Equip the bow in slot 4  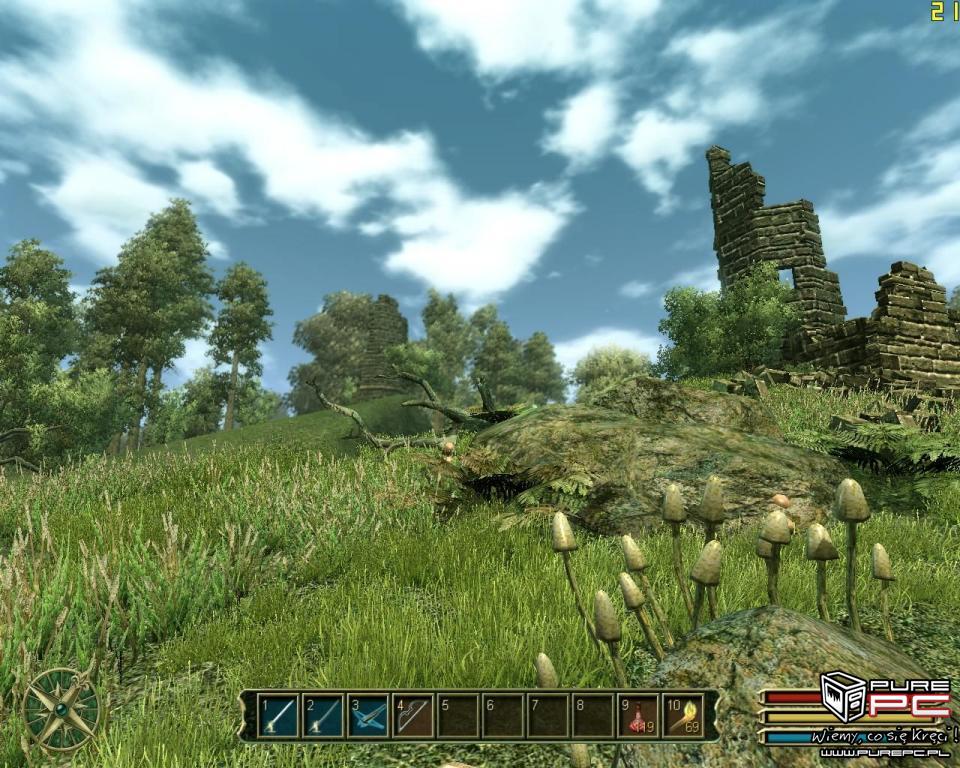[x=413, y=716]
